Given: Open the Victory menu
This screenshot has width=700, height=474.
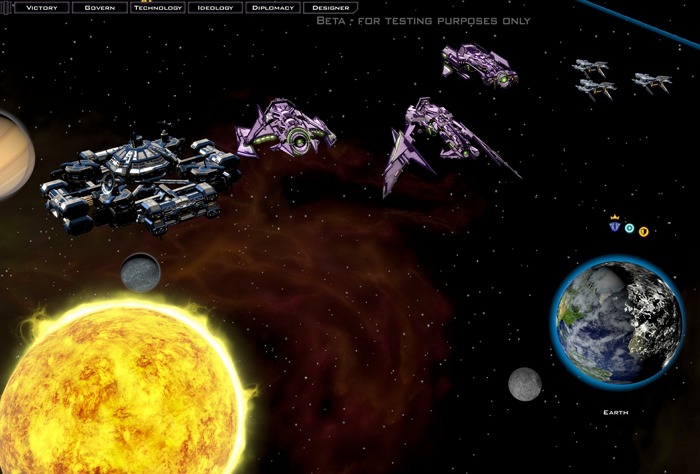Looking at the screenshot, I should tap(41, 8).
